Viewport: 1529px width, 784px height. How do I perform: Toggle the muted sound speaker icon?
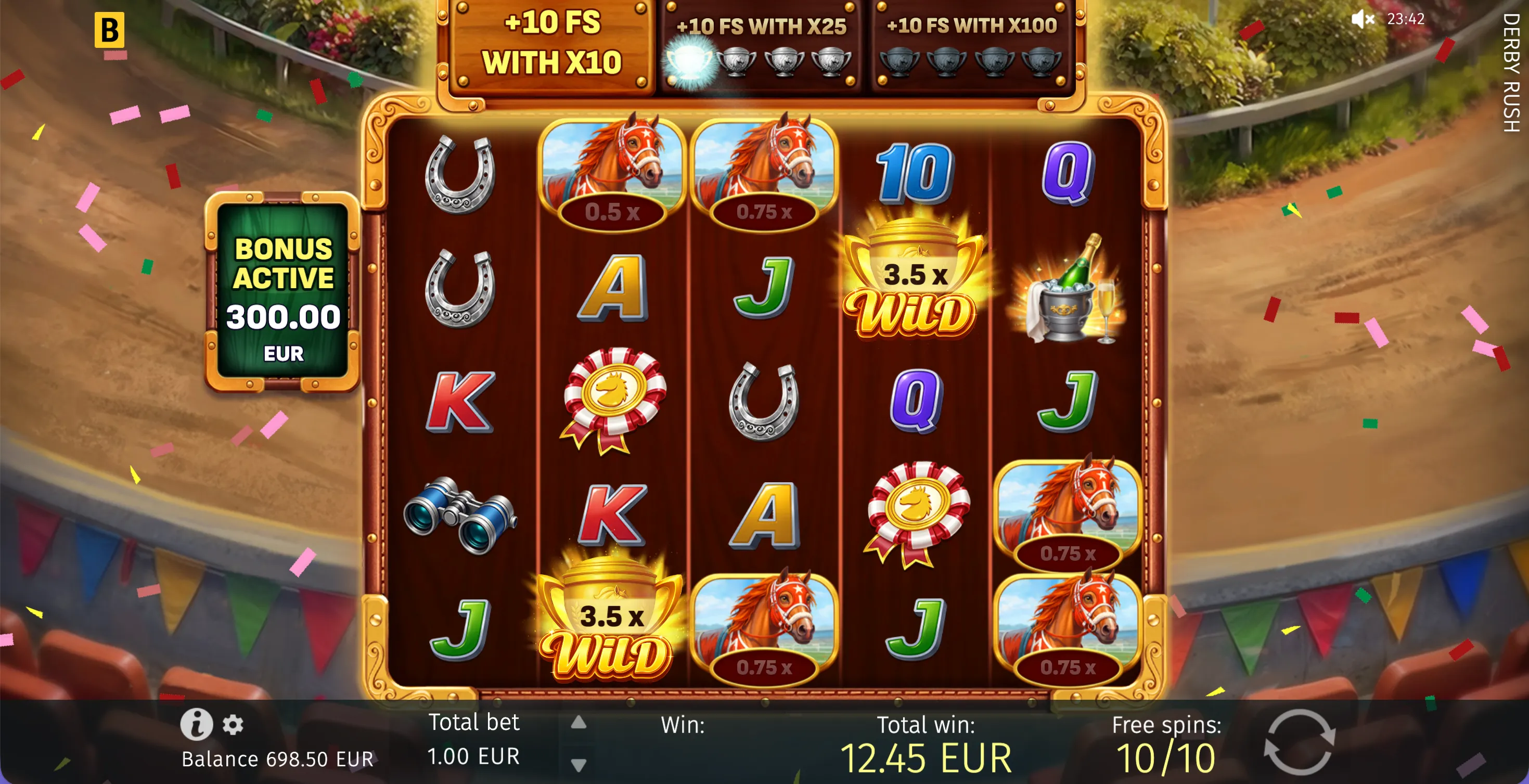pyautogui.click(x=1362, y=19)
